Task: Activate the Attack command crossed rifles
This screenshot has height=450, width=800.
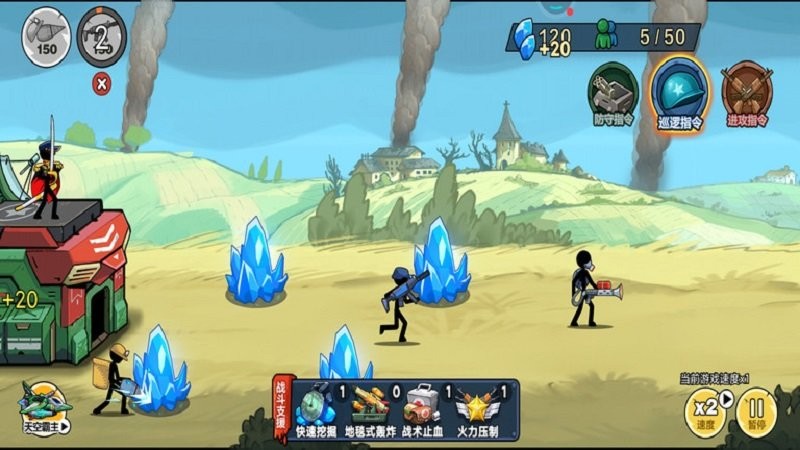Action: coord(746,92)
